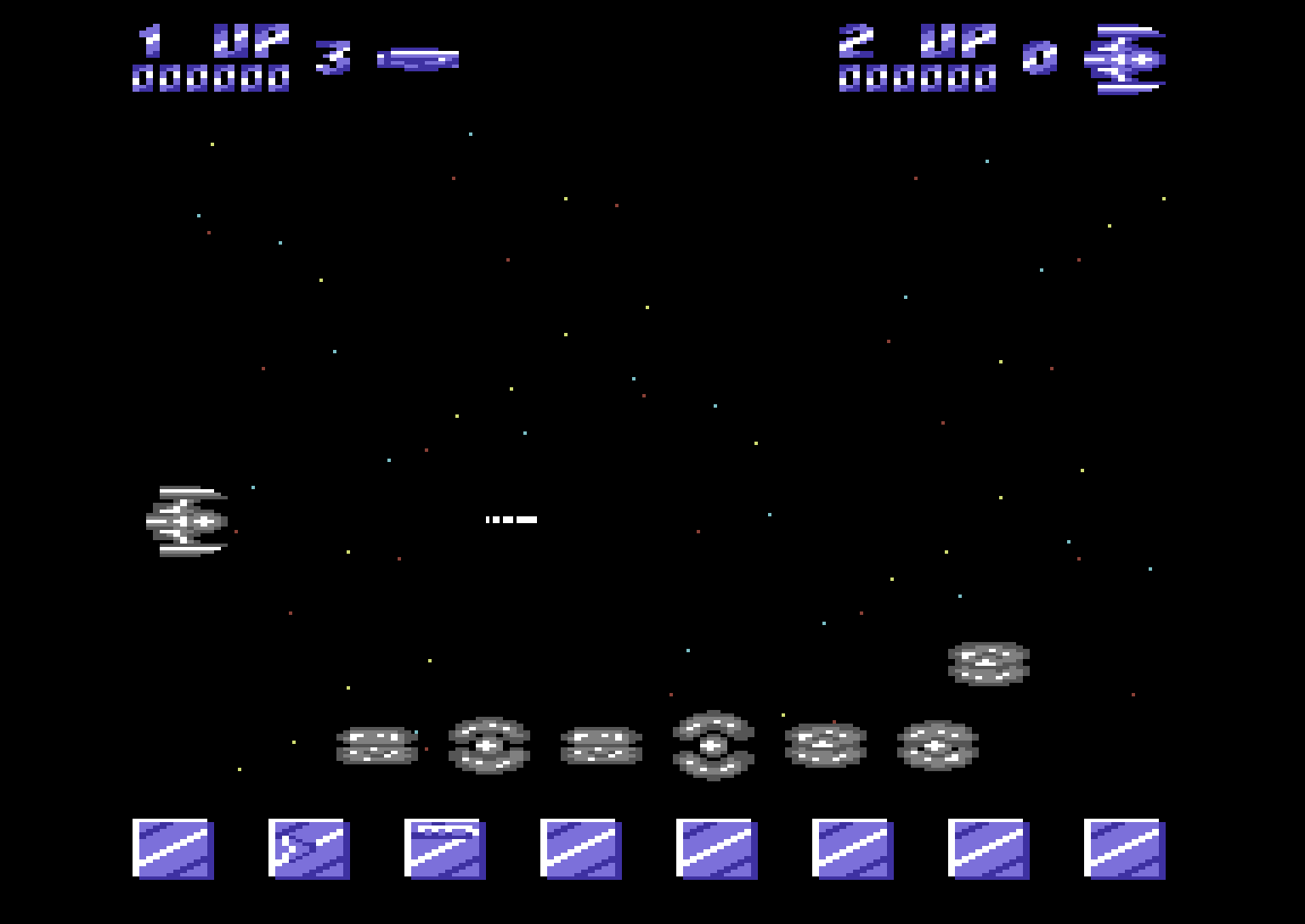
Task: Select the top-right enemy saucer formation
Action: click(988, 662)
